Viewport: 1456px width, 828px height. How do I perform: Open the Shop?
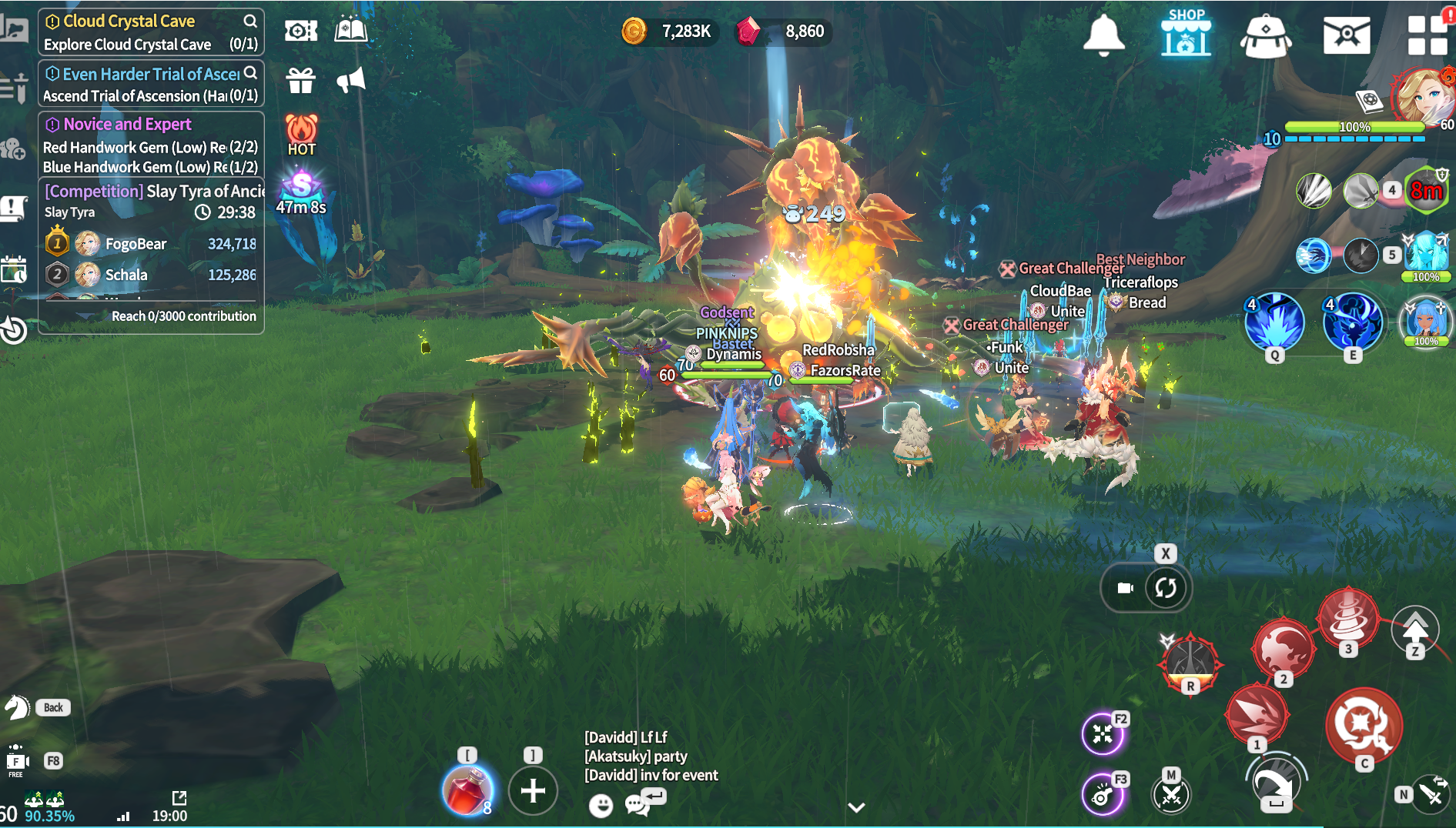tap(1186, 33)
